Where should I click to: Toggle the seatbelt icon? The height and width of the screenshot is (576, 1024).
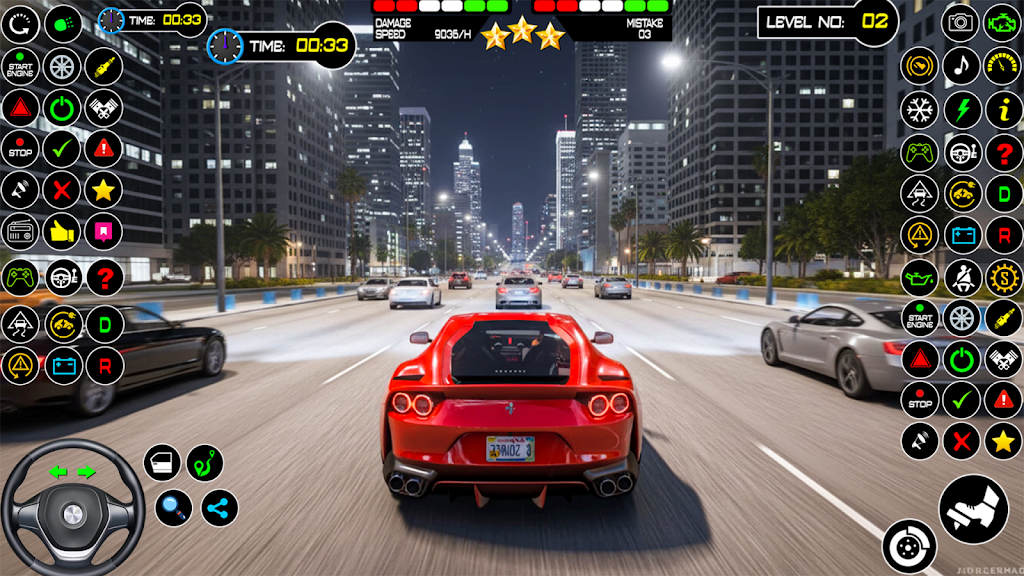(961, 277)
